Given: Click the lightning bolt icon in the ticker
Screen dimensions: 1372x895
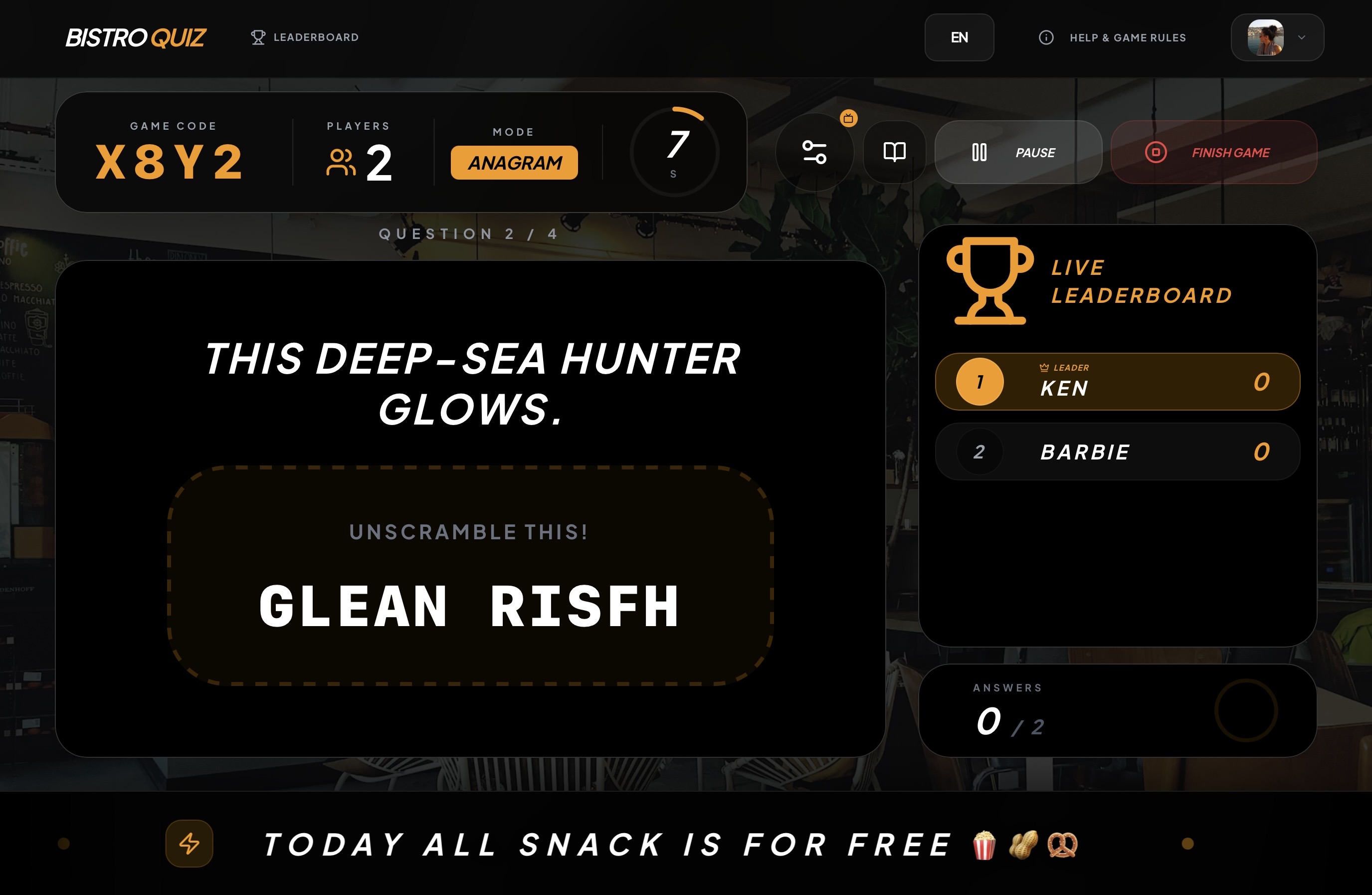Looking at the screenshot, I should pos(189,843).
